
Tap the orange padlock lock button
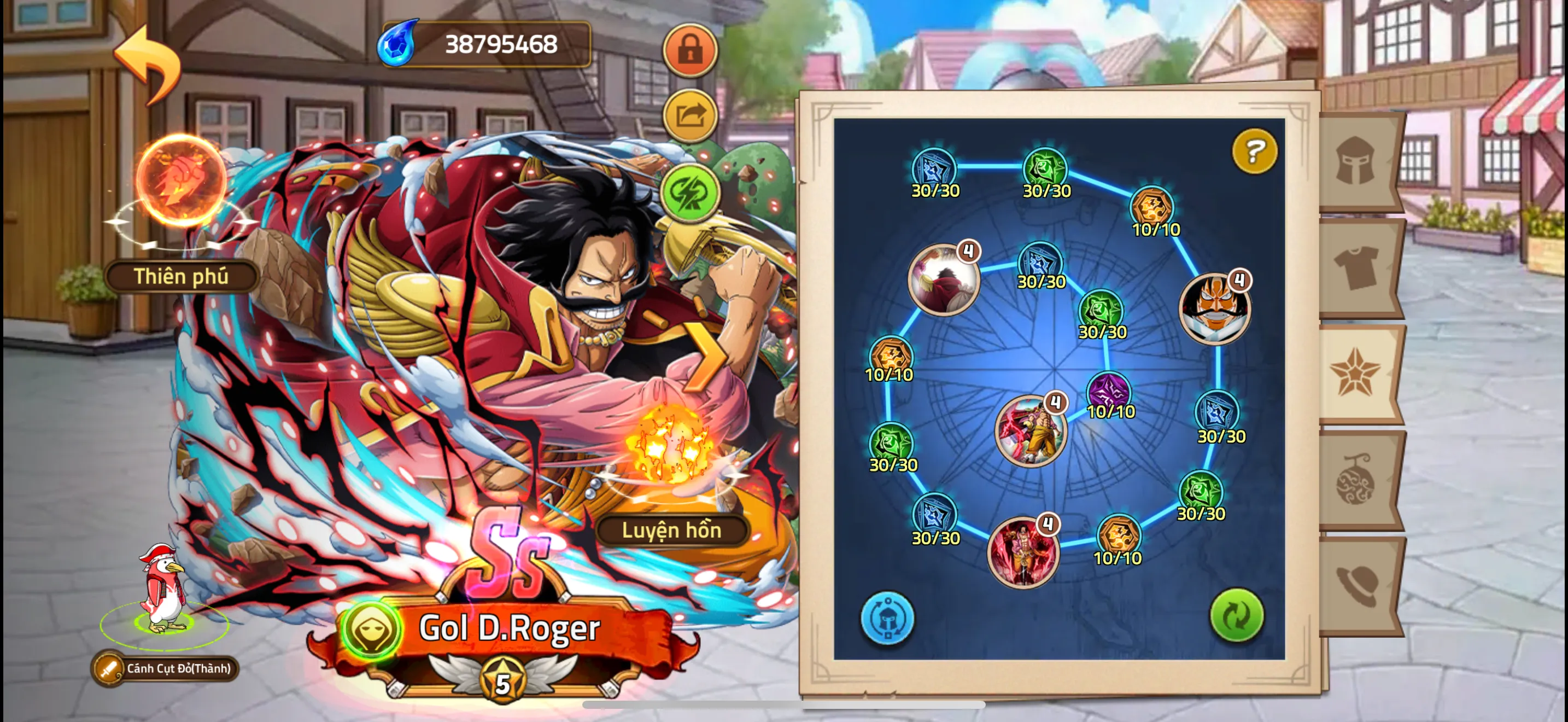coord(689,50)
